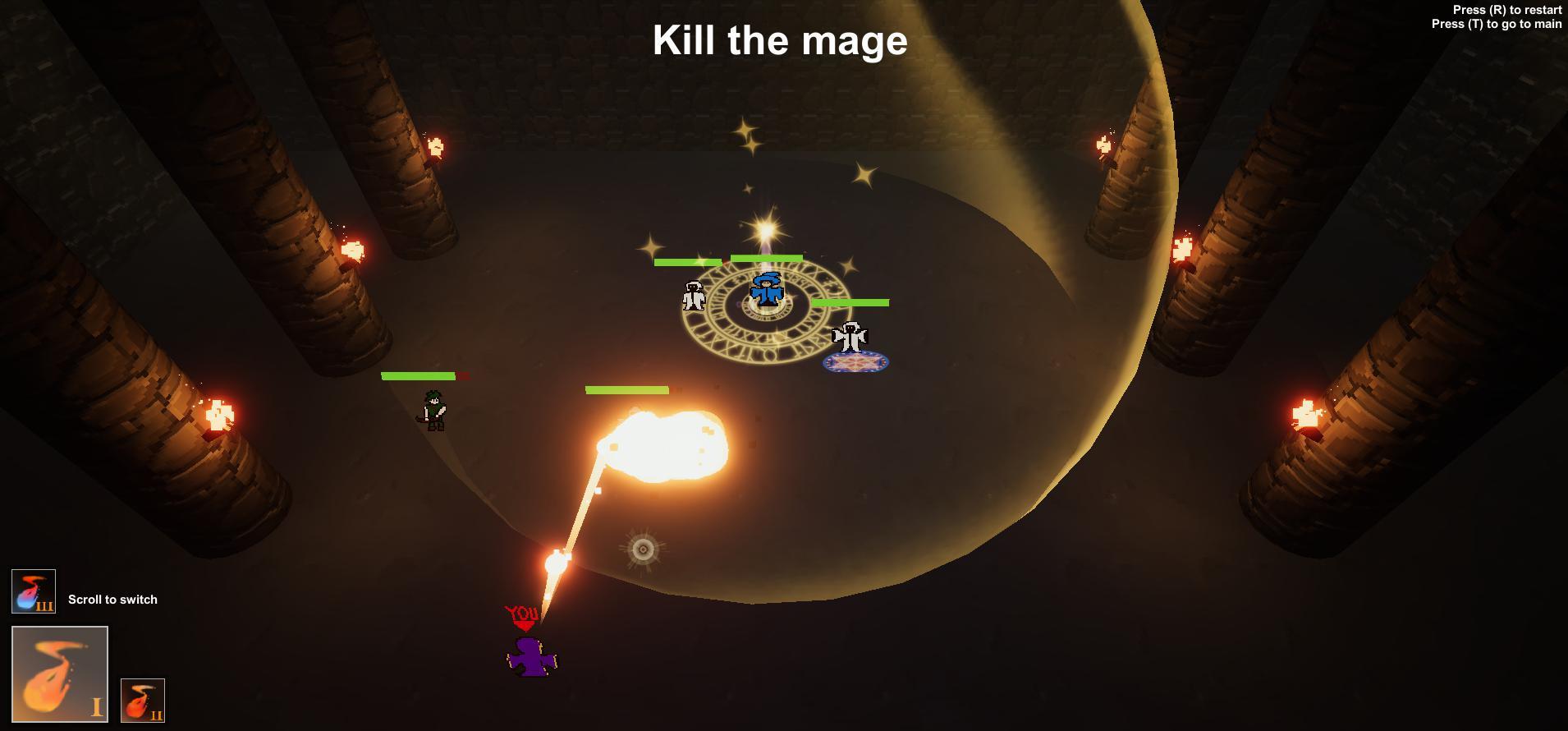Click the large flying fireball projectile
This screenshot has width=1568, height=731.
tap(665, 448)
